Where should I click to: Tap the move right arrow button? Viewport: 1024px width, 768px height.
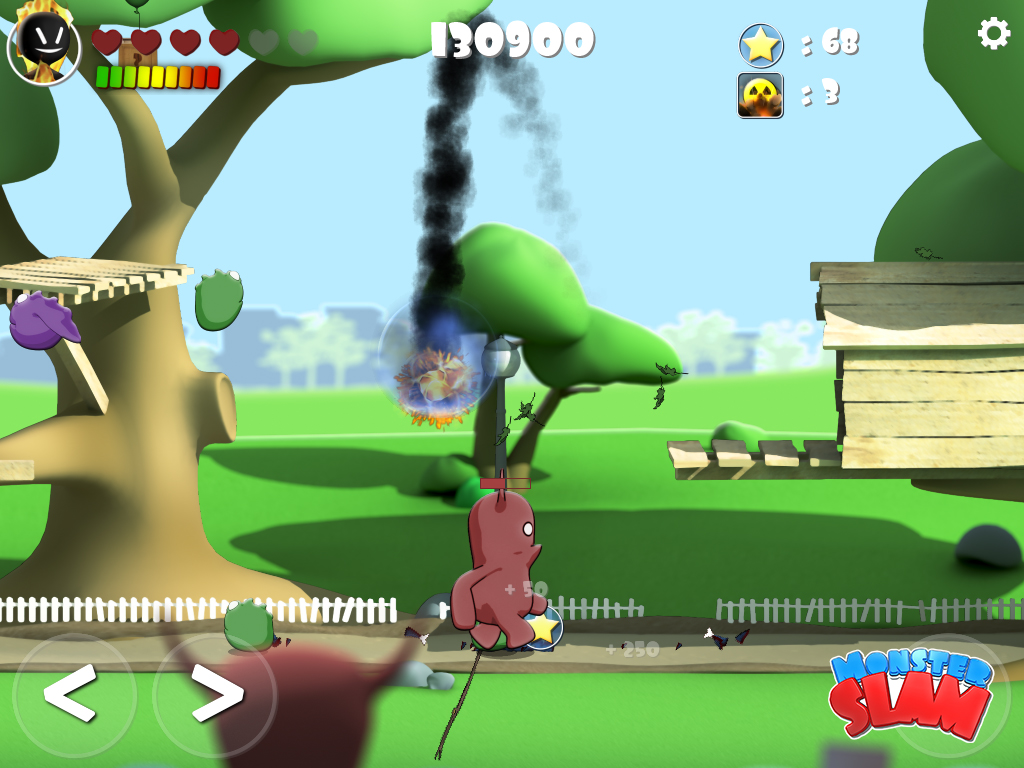point(214,692)
